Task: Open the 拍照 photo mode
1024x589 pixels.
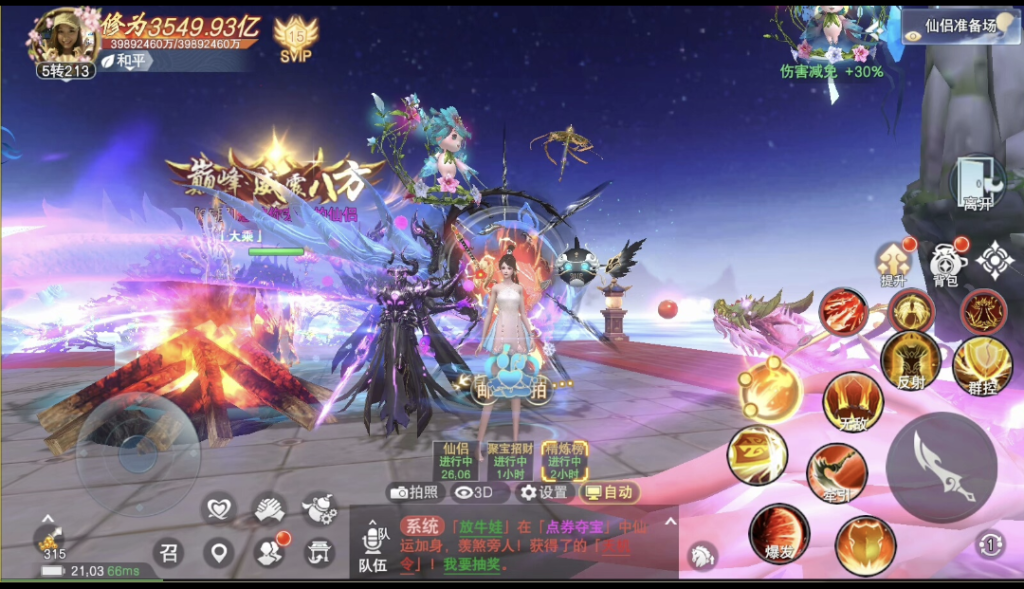Action: coord(415,492)
